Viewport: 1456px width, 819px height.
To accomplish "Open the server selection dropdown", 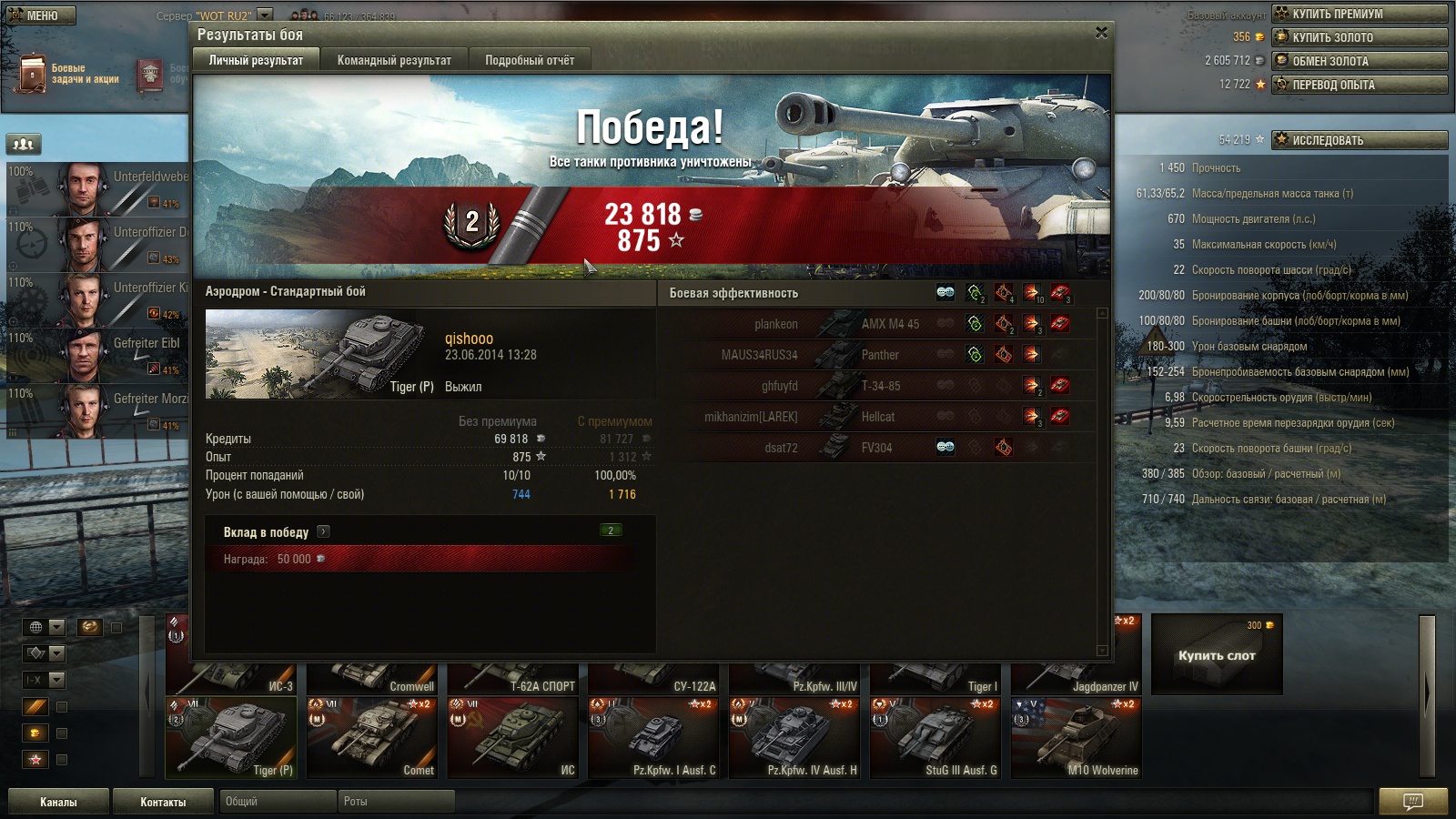I will point(265,15).
